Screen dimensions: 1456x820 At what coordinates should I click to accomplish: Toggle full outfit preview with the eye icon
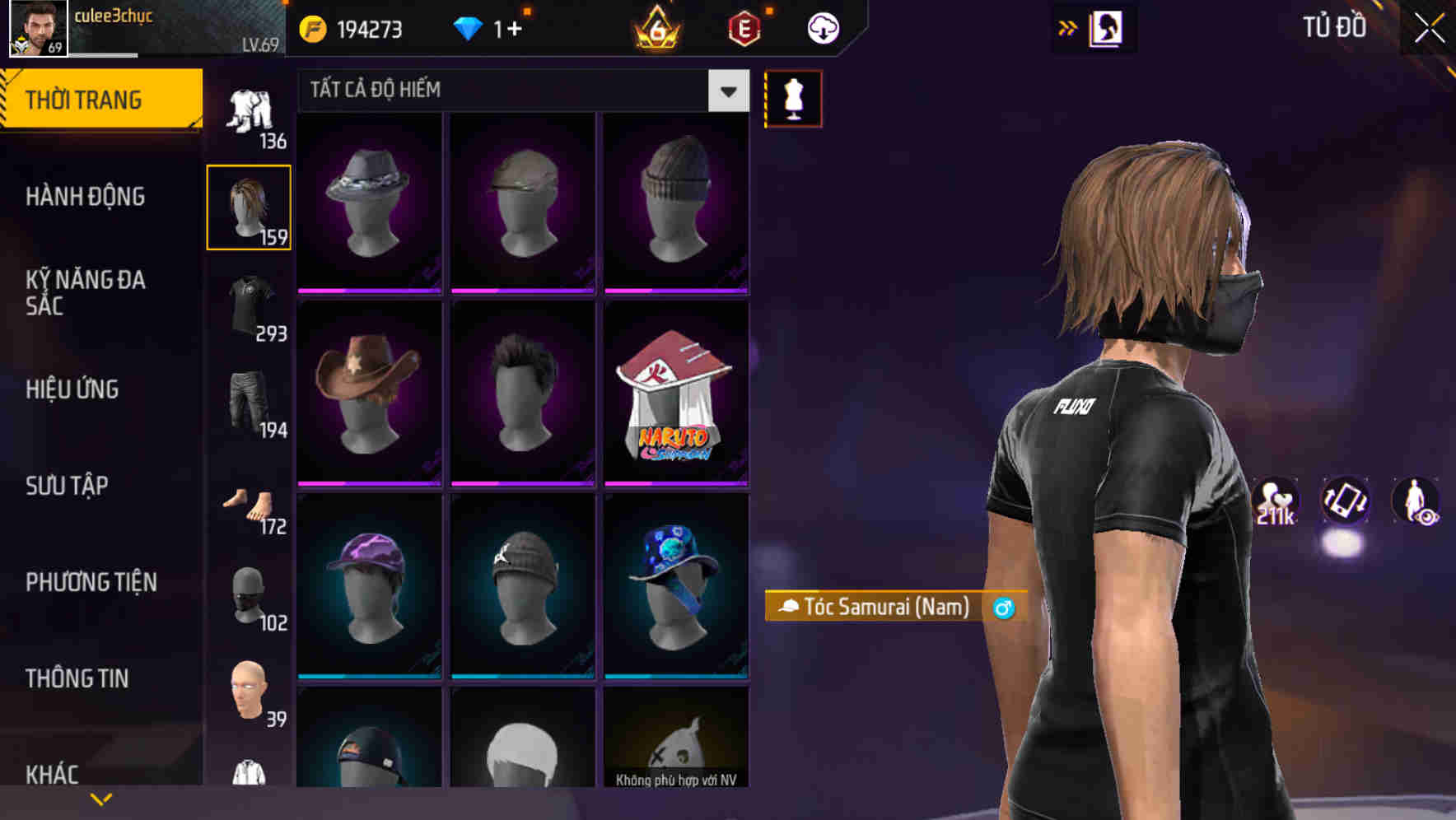(x=1418, y=503)
